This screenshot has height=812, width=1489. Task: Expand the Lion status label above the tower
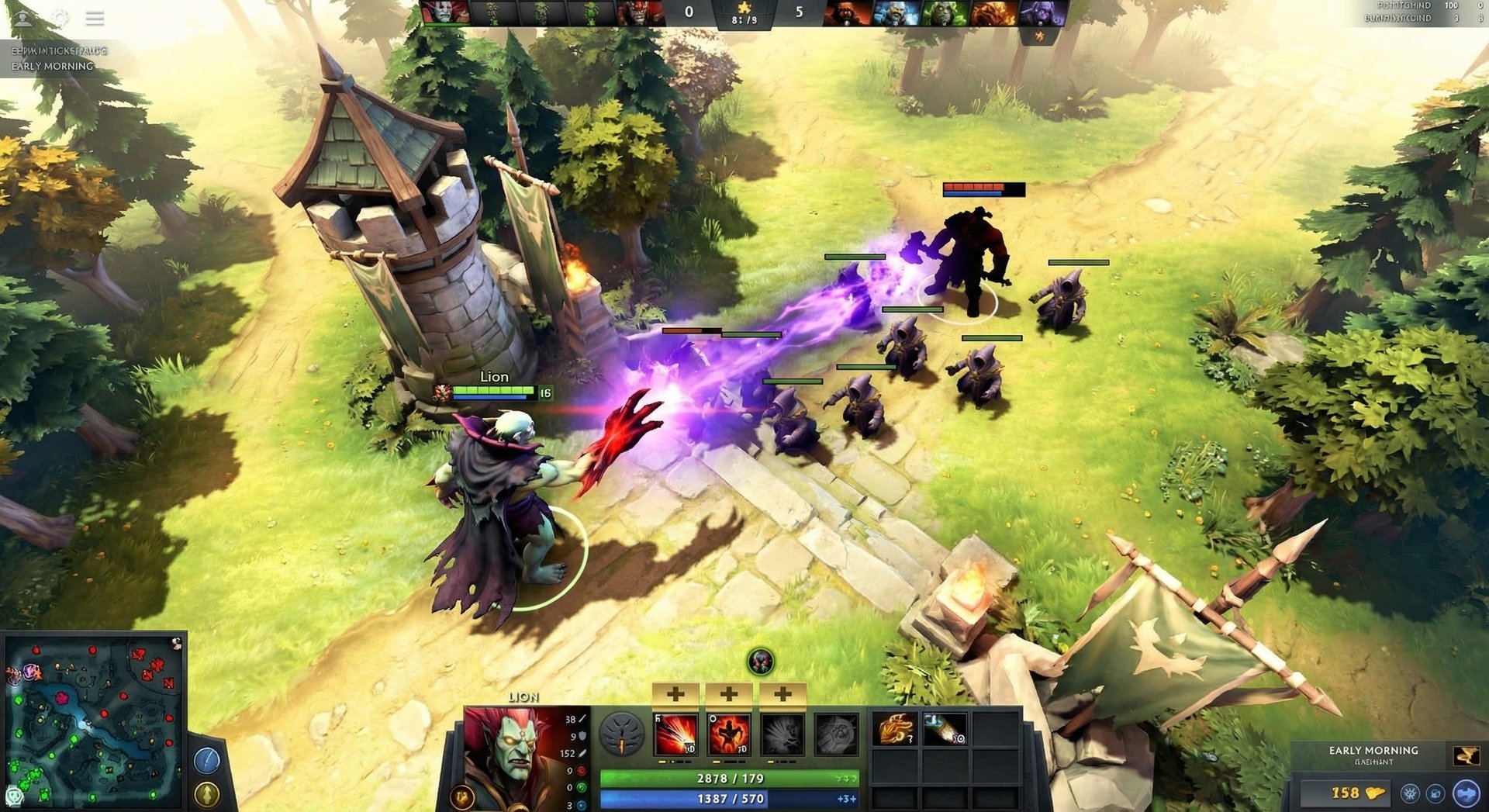pyautogui.click(x=496, y=377)
